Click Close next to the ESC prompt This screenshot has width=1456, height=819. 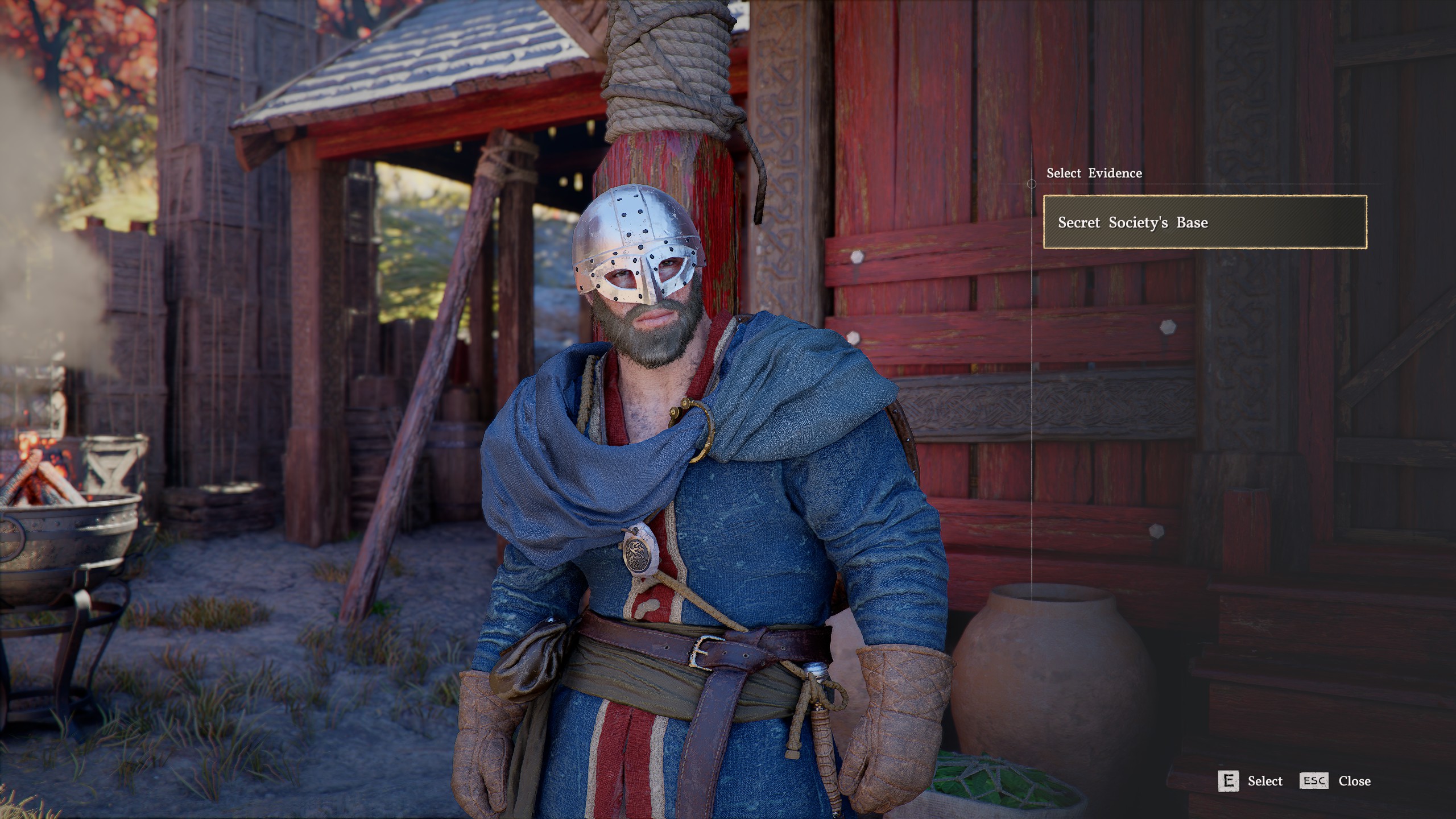click(x=1355, y=781)
